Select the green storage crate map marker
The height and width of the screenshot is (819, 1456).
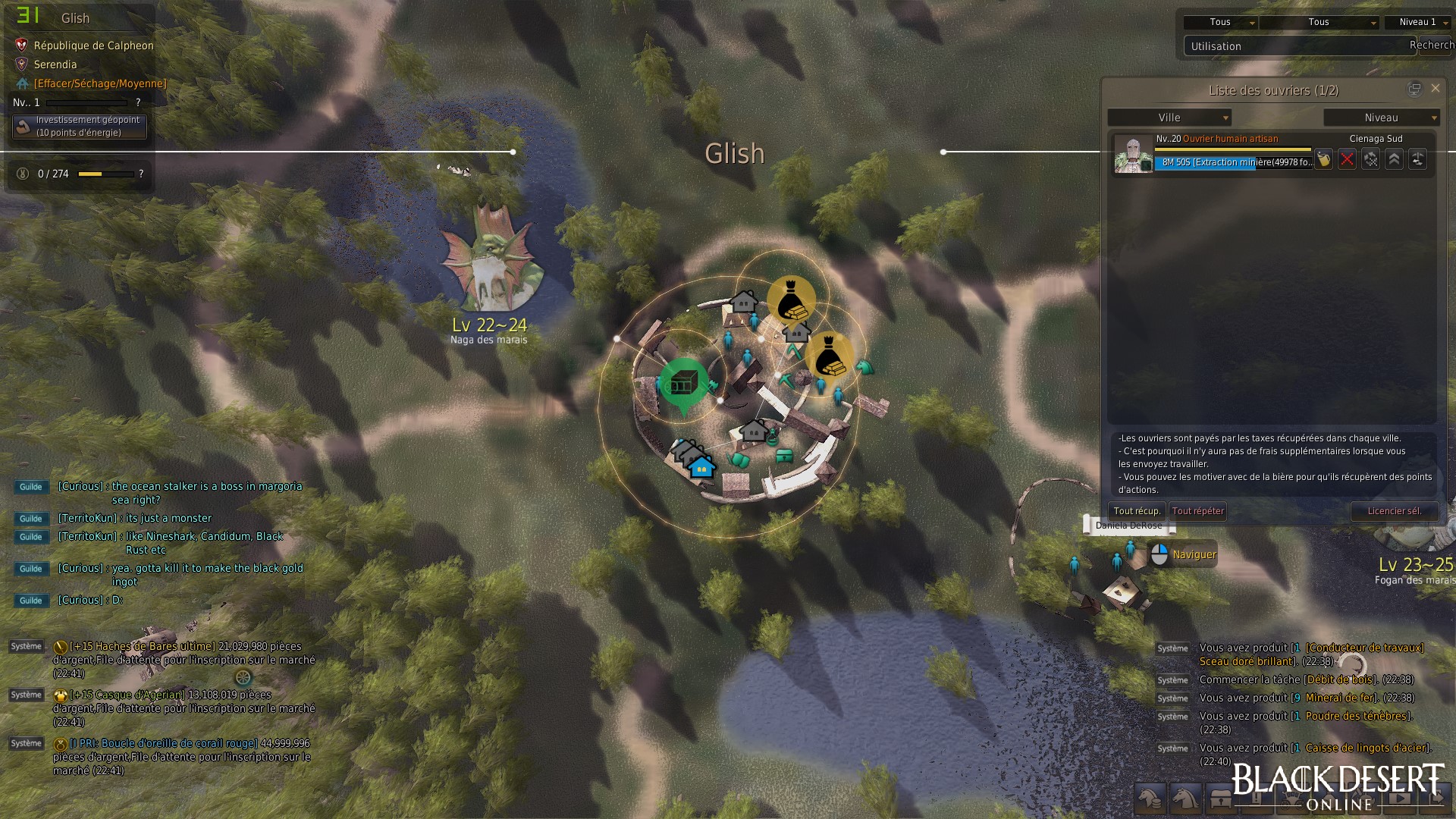coord(683,384)
